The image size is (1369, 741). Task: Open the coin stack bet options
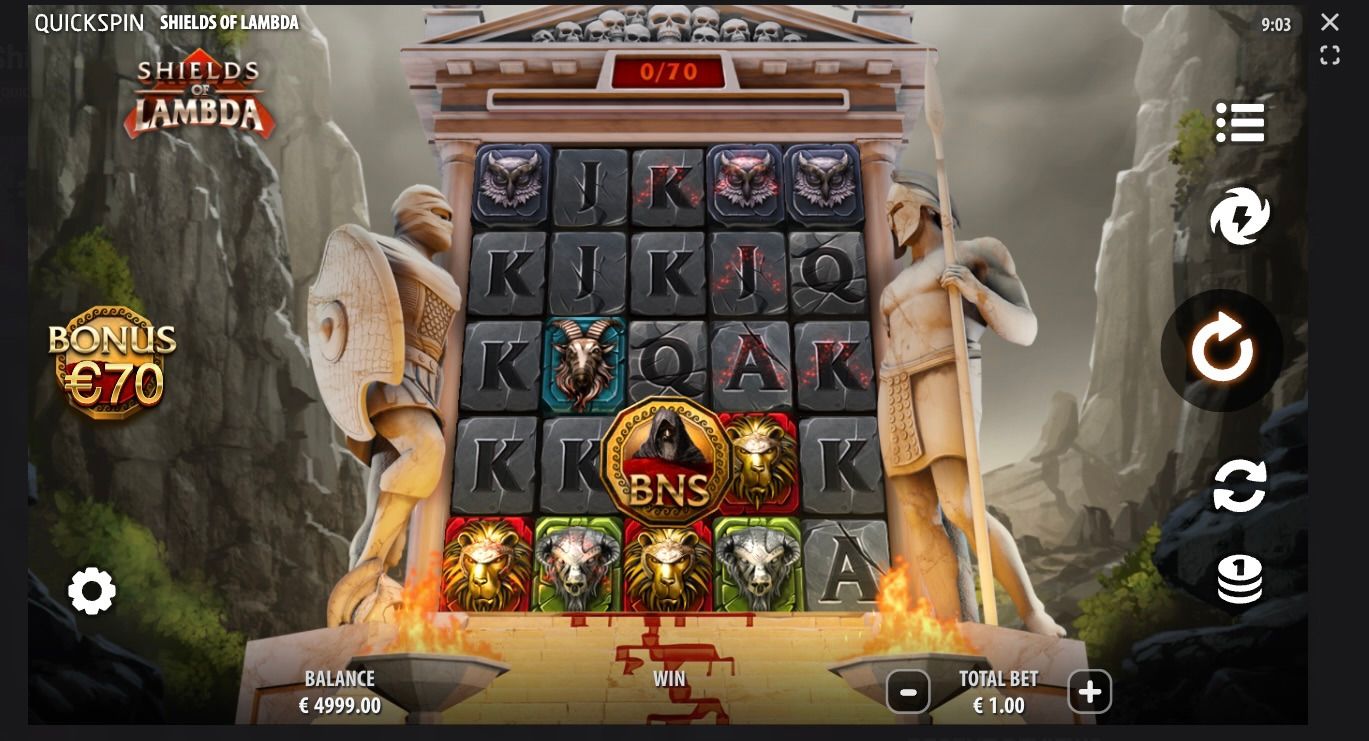1240,580
